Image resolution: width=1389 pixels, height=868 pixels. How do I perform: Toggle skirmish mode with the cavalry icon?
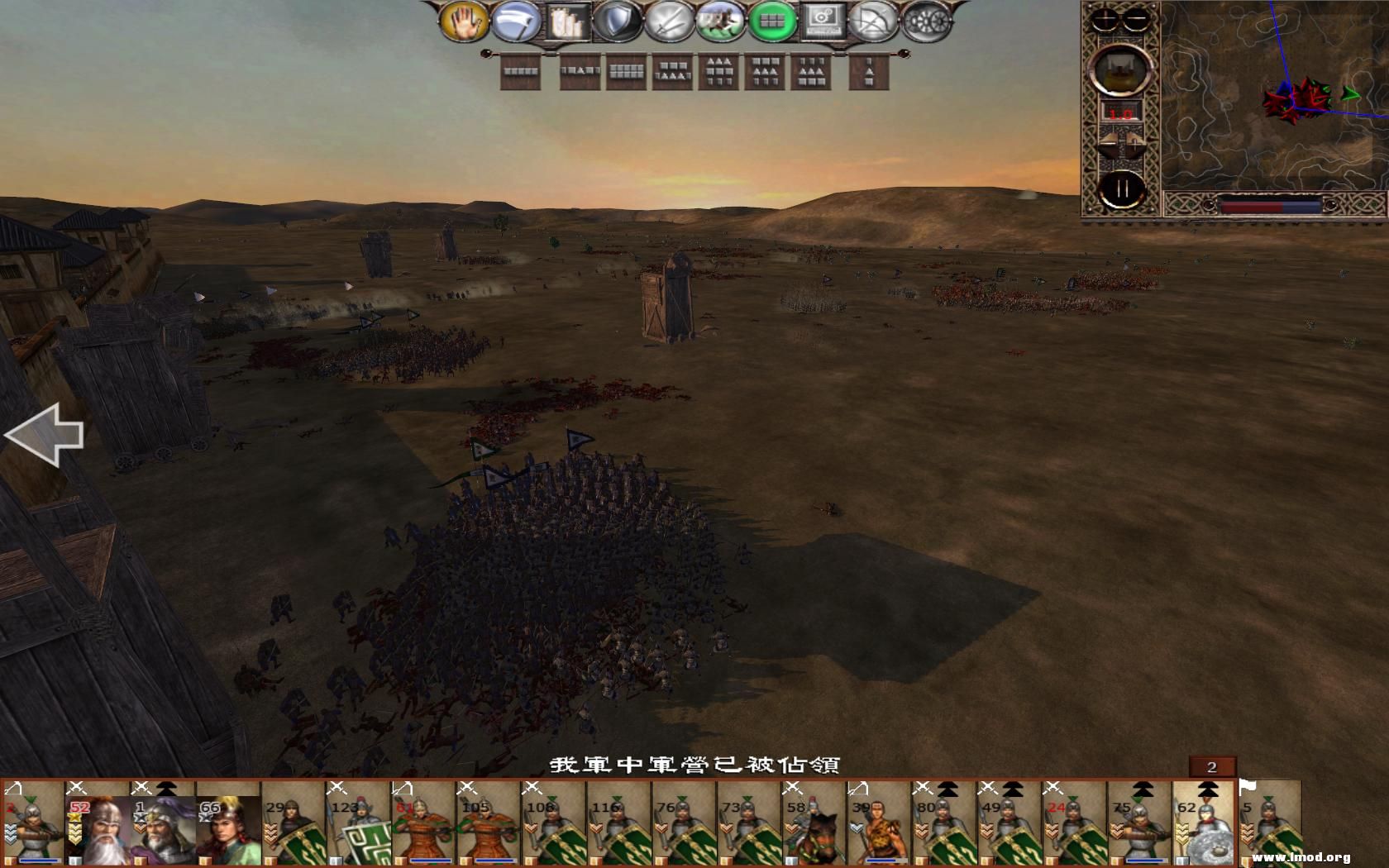(719, 22)
